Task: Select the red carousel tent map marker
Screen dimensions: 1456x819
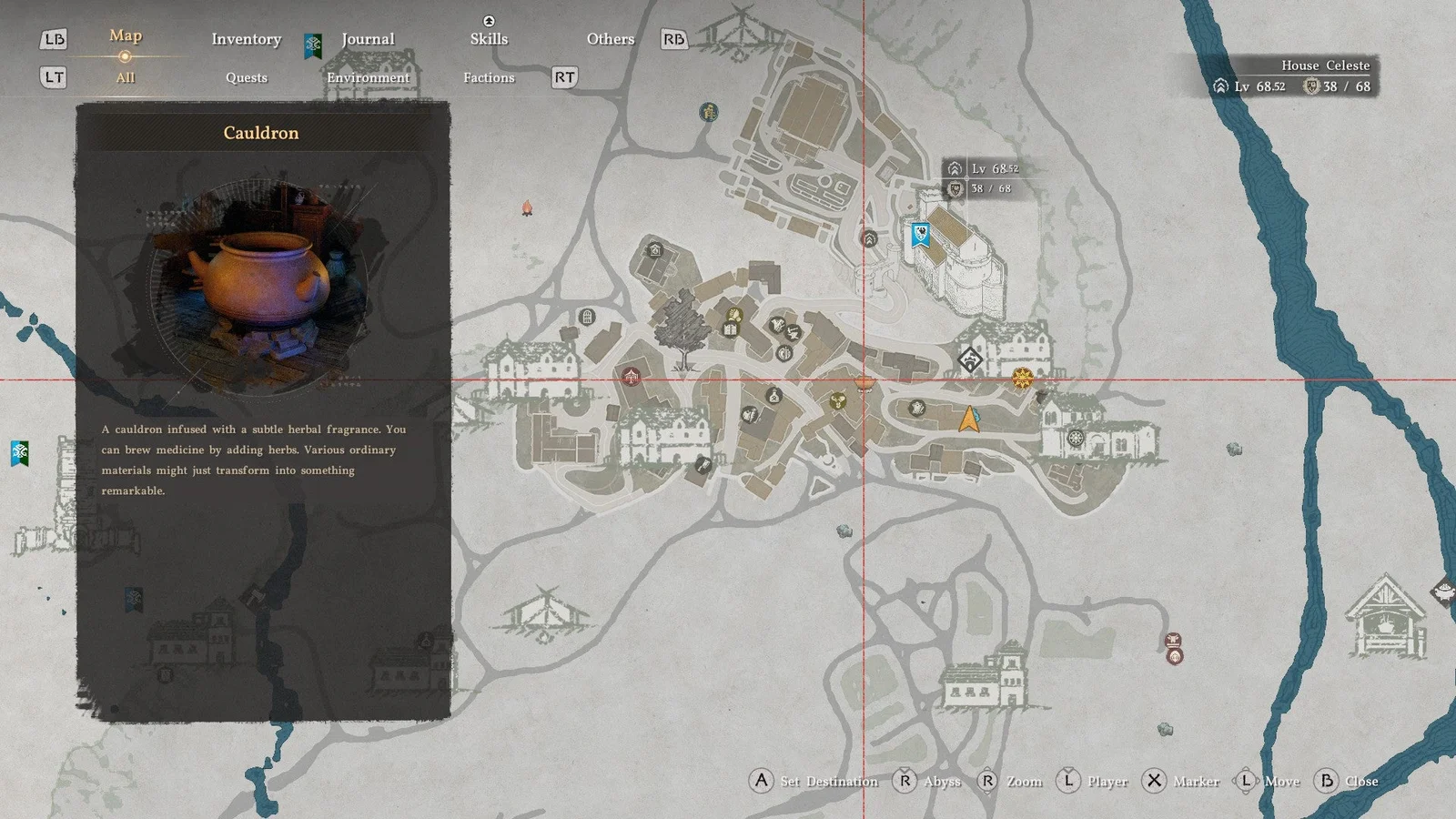Action: [x=631, y=376]
